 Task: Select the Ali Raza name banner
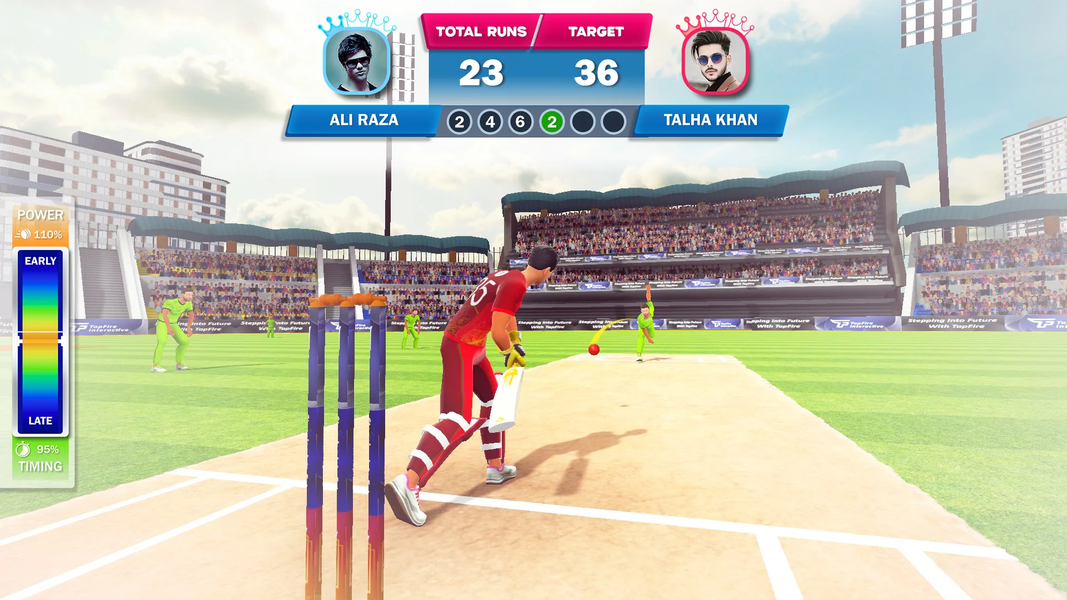363,121
